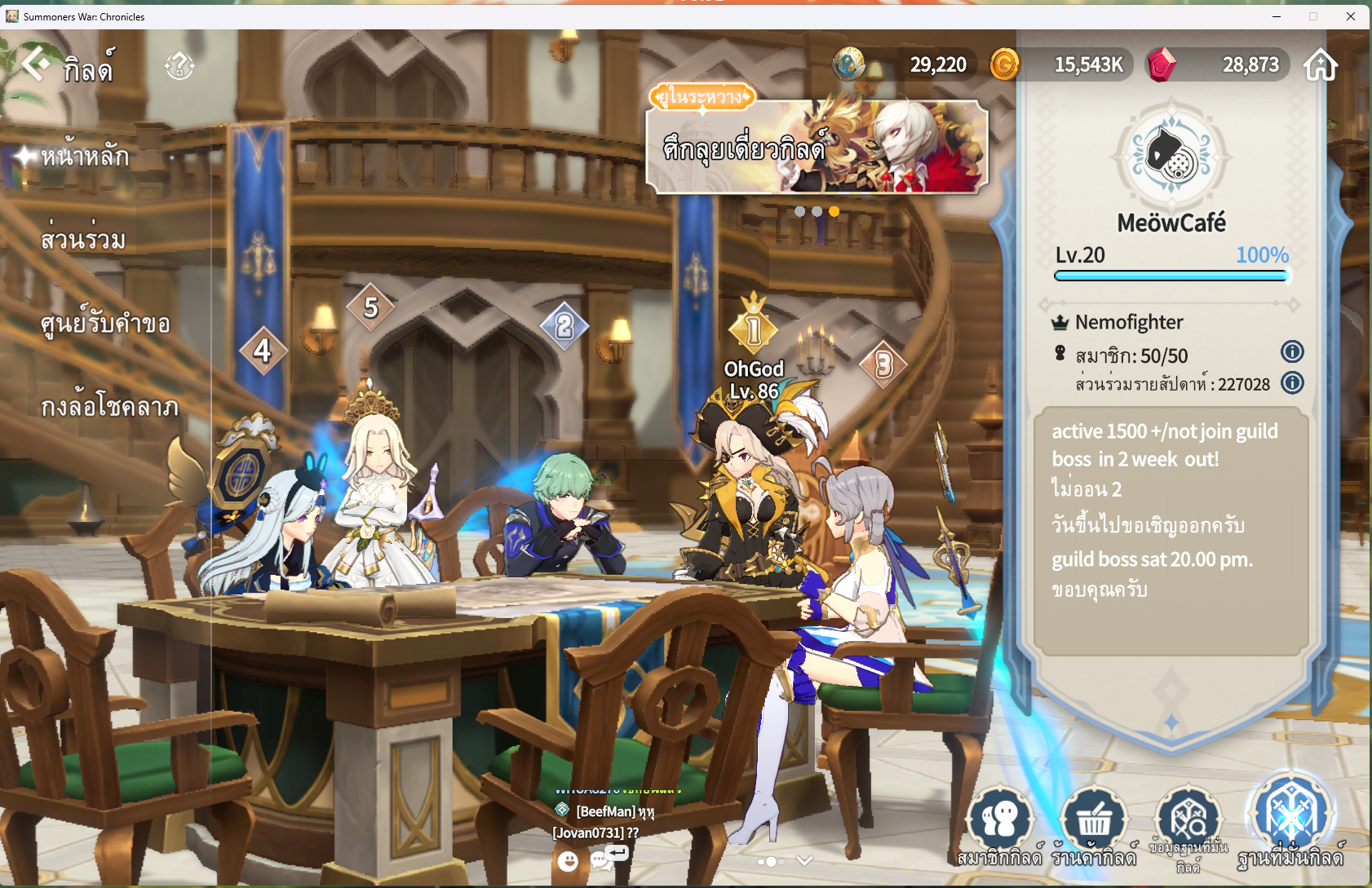Open the chat speech bubble icon

[603, 860]
